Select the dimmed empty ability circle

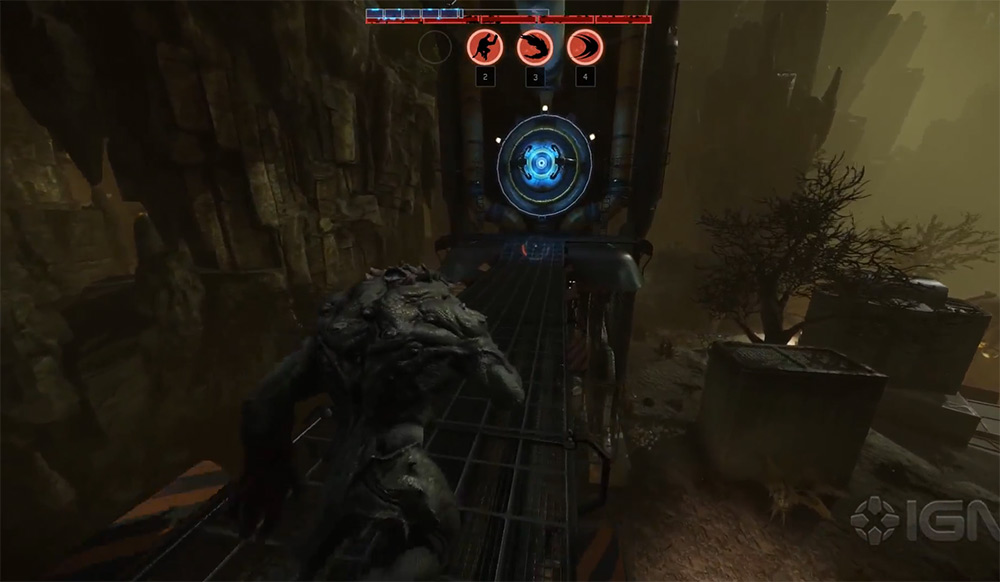435,47
